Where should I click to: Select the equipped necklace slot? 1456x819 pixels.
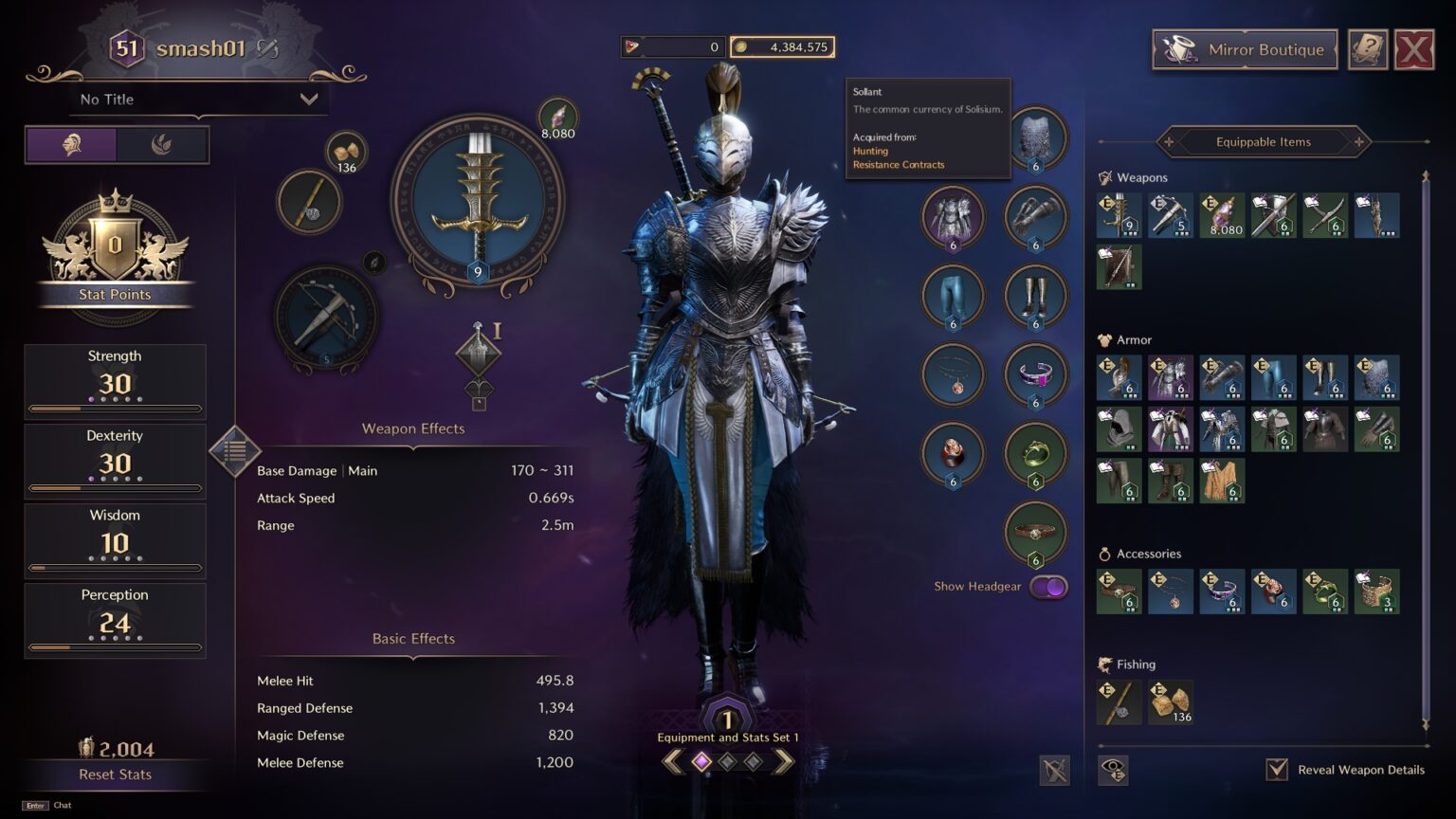click(953, 374)
